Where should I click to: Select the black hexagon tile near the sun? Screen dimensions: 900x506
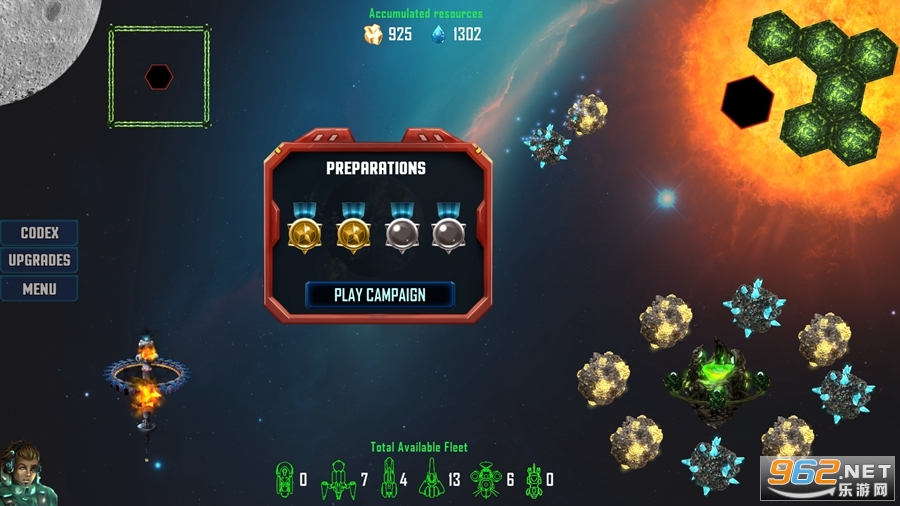[x=747, y=101]
